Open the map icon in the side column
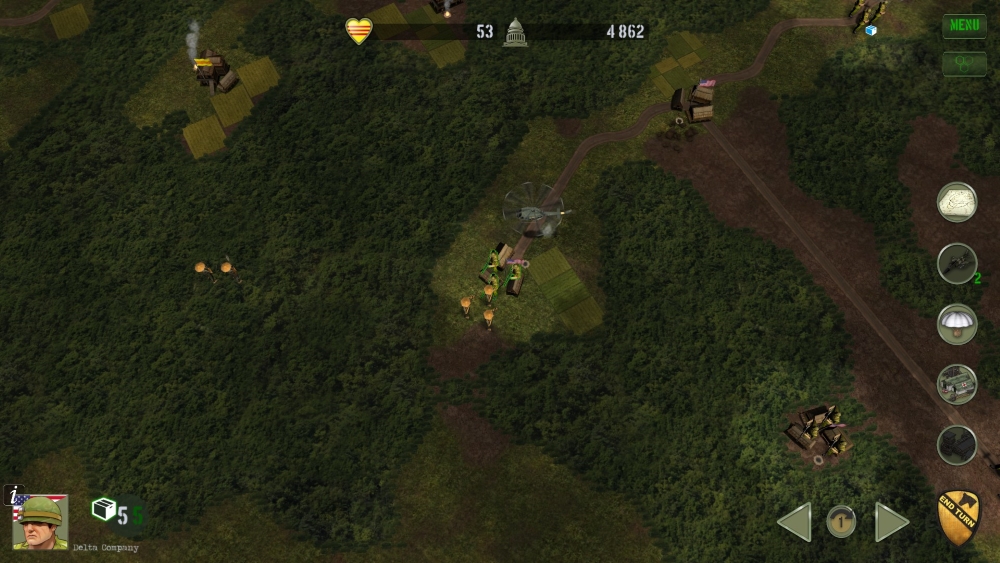The image size is (1000, 563). (957, 202)
